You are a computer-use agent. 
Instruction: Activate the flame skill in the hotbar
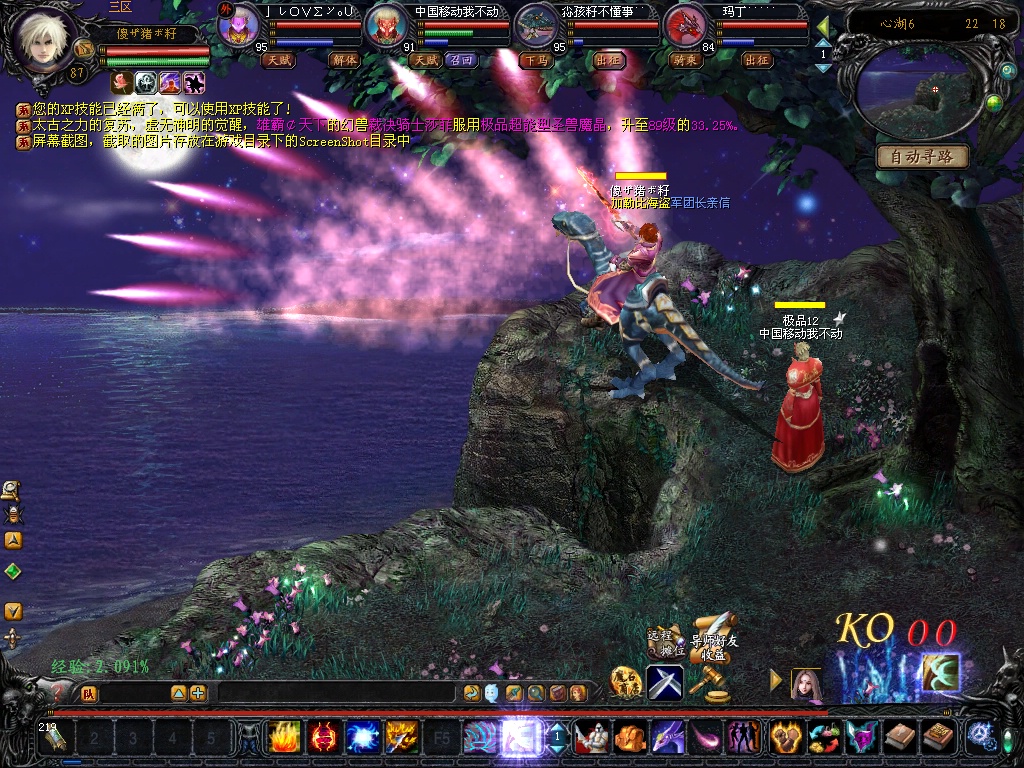coord(284,738)
